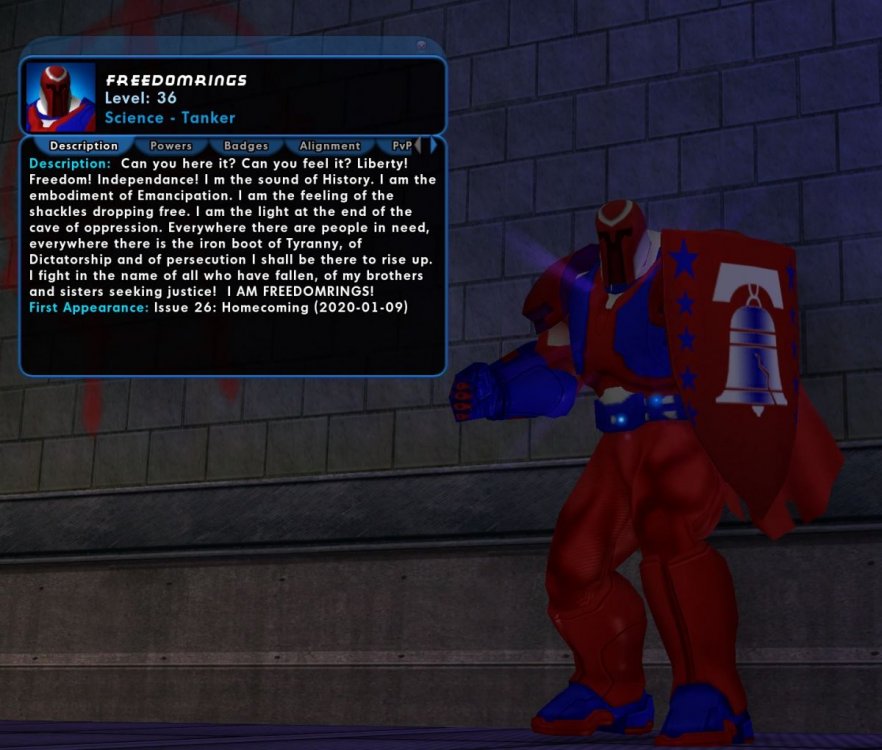Open the Badges tab

point(246,146)
